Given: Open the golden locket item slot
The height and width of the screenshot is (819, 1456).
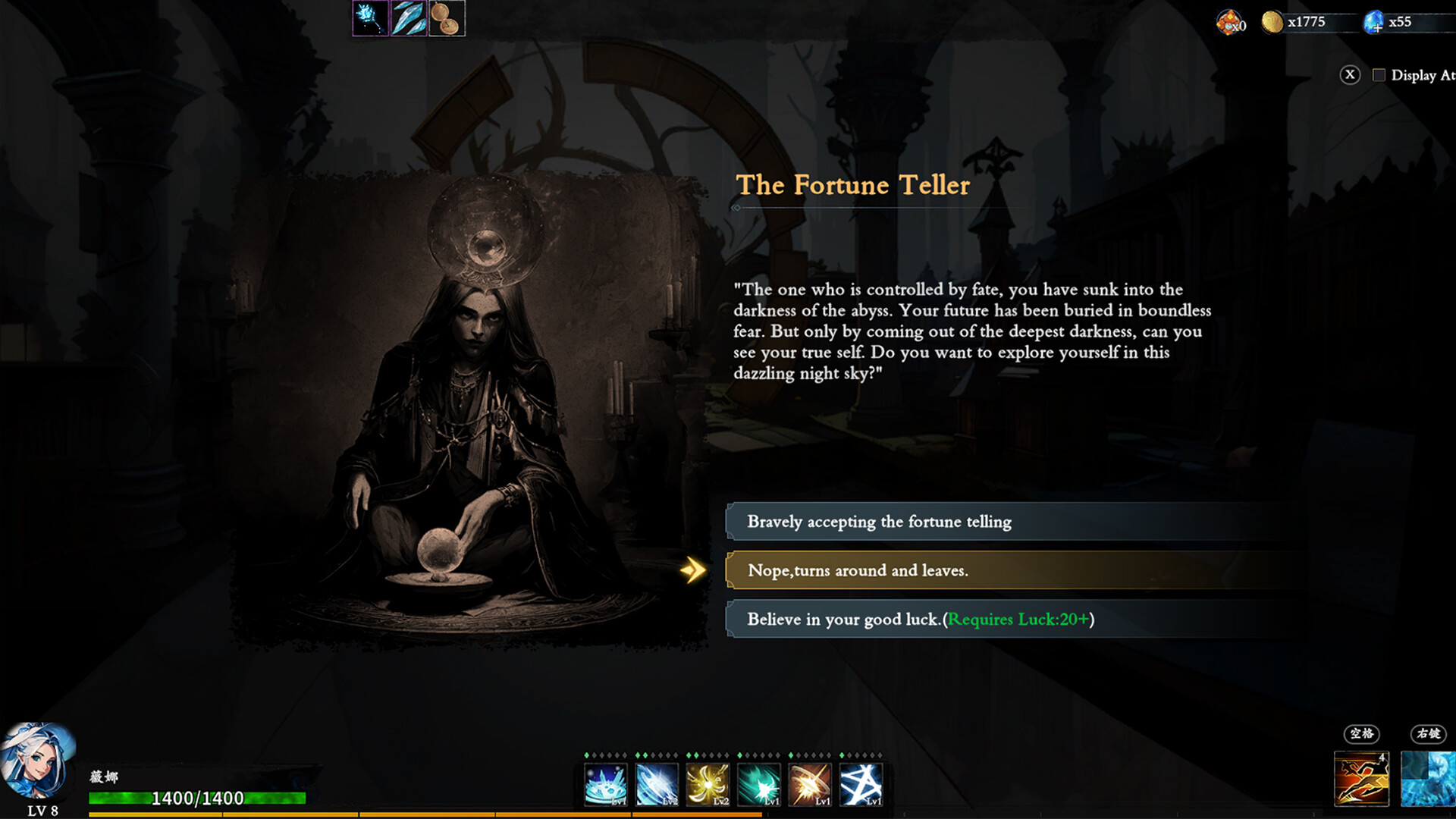Looking at the screenshot, I should (x=446, y=19).
